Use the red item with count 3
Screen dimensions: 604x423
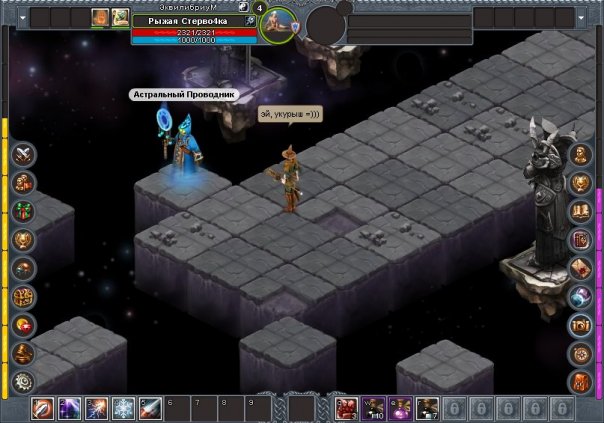[347, 408]
